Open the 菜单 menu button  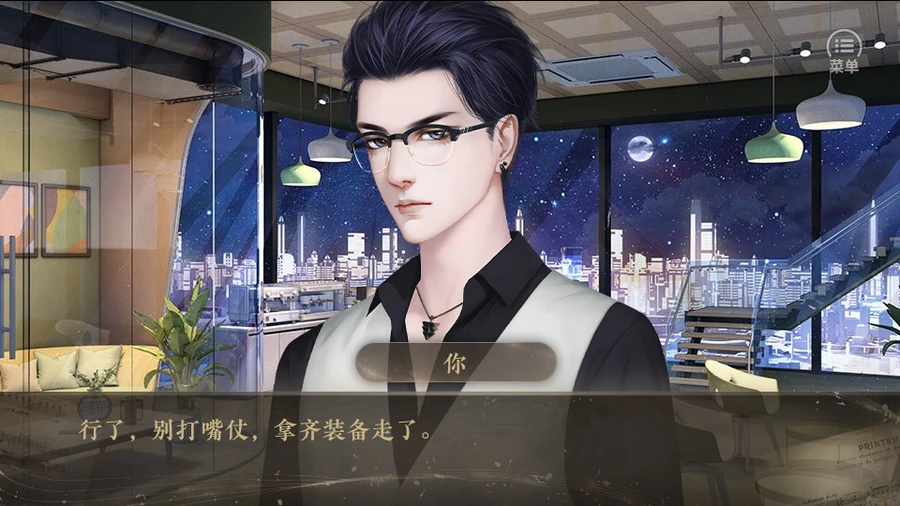click(x=844, y=48)
